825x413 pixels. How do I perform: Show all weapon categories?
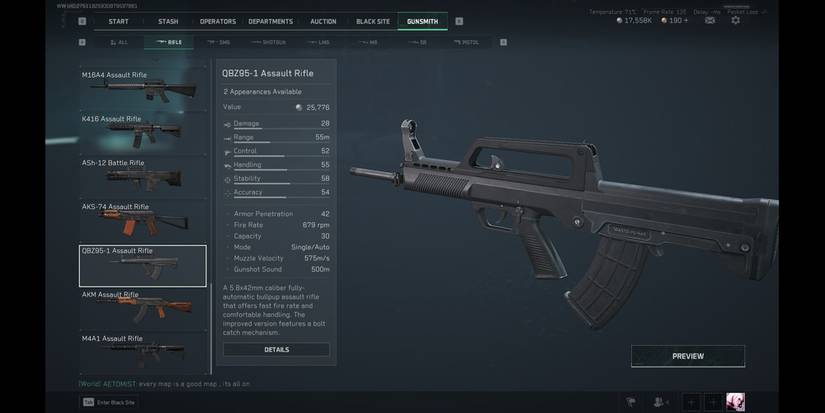click(119, 43)
